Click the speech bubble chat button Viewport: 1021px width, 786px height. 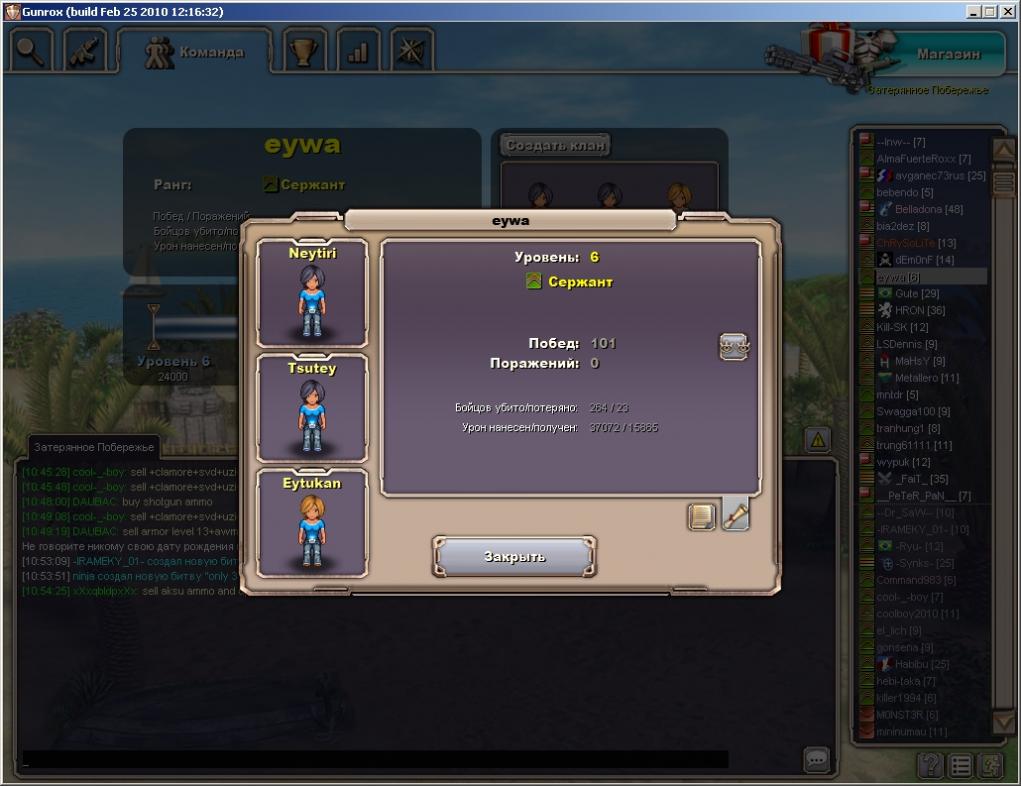[x=817, y=761]
